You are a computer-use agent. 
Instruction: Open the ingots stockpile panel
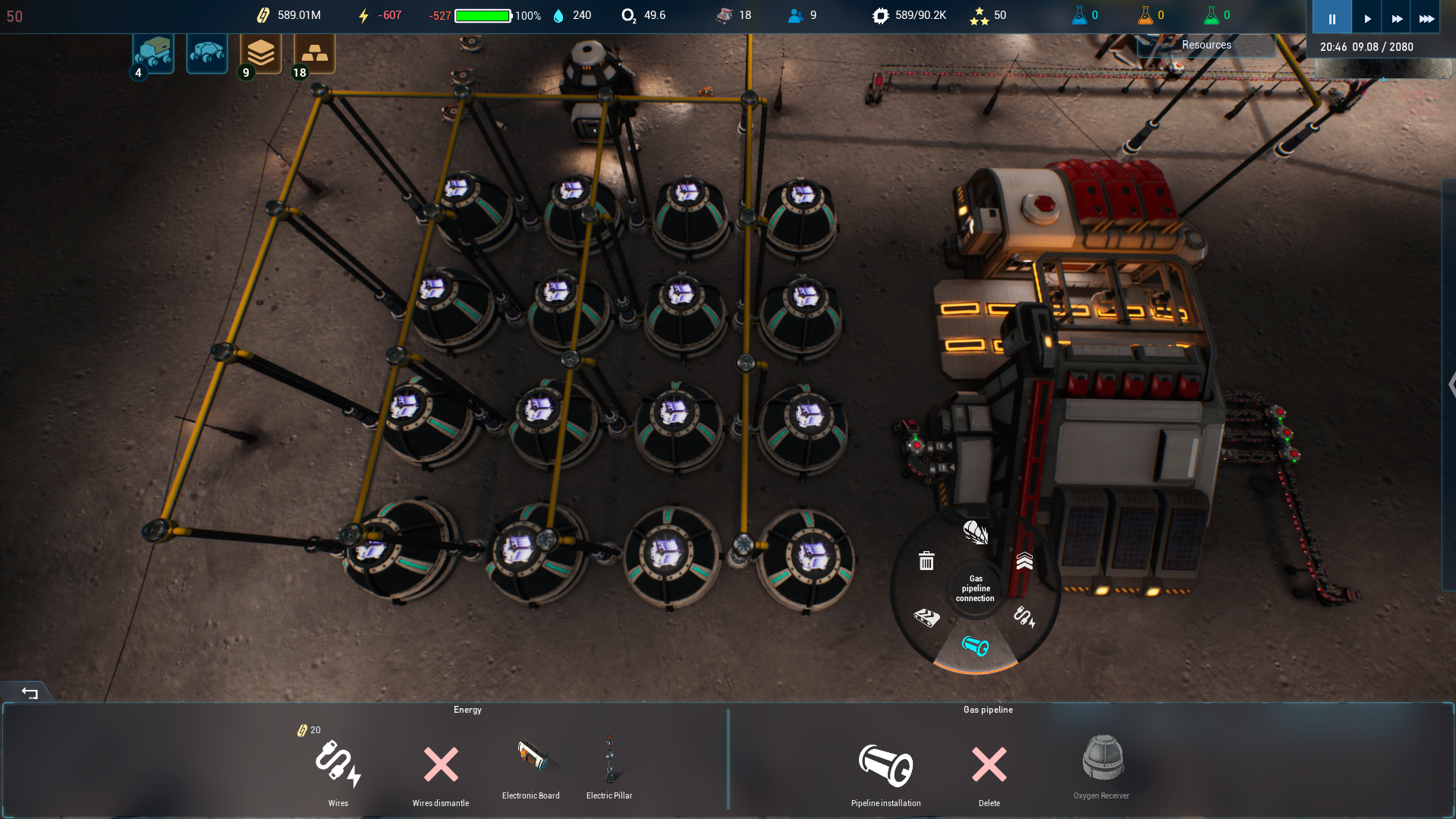click(x=314, y=53)
